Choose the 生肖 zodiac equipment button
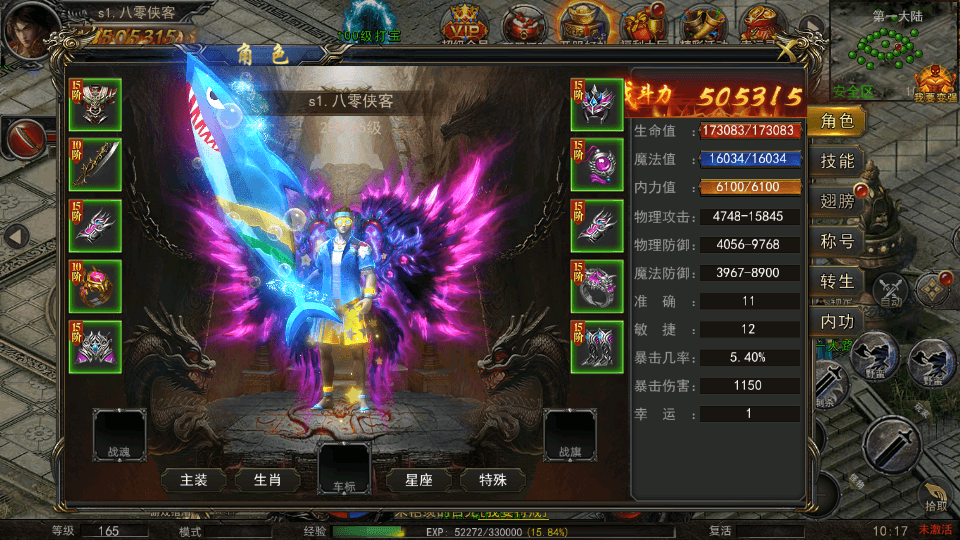 (267, 480)
